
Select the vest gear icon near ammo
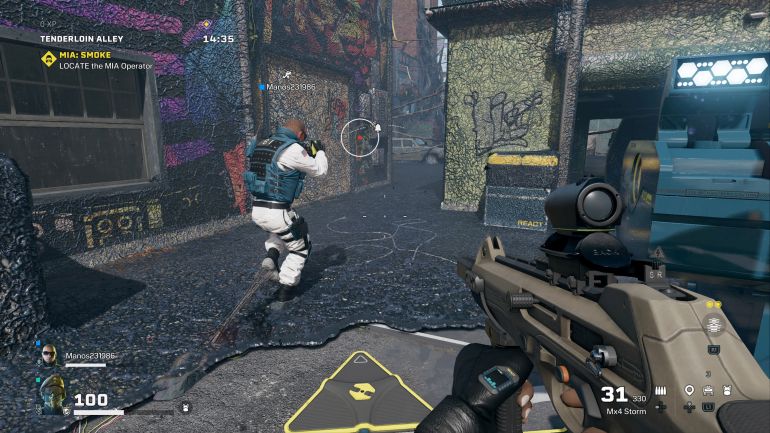tap(727, 389)
